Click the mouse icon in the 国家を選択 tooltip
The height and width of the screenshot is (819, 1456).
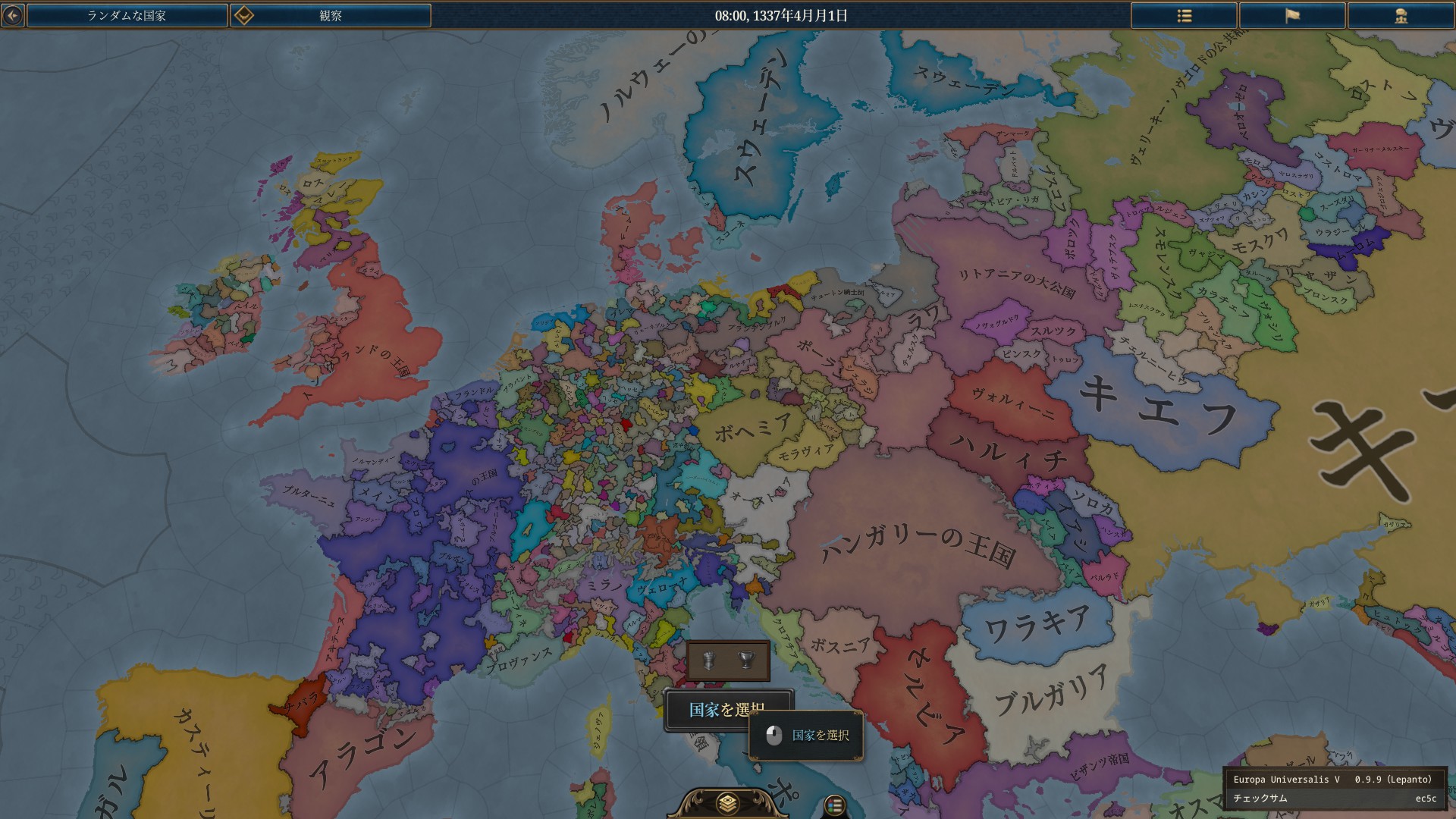(x=774, y=735)
